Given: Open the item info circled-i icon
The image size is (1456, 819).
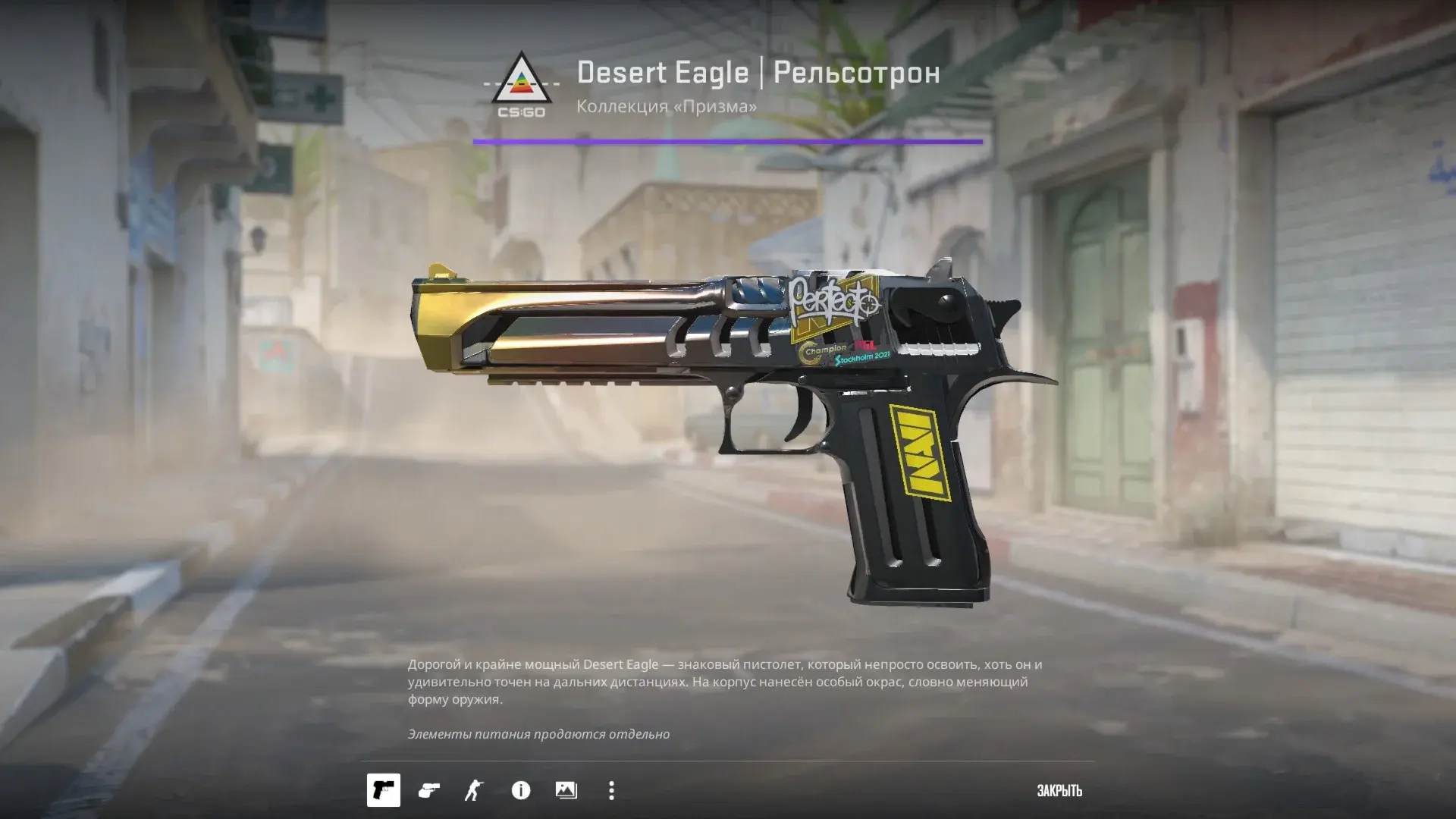Looking at the screenshot, I should pos(522,791).
